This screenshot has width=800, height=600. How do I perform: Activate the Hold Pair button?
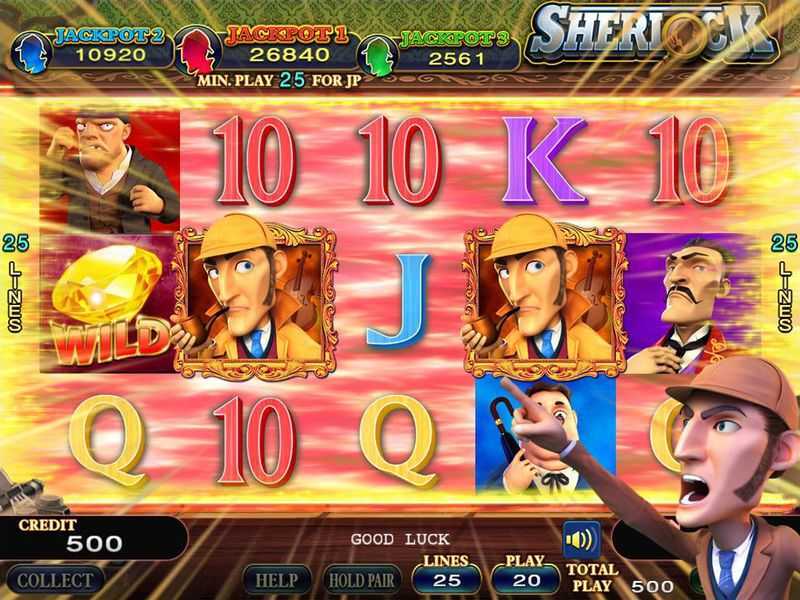361,580
